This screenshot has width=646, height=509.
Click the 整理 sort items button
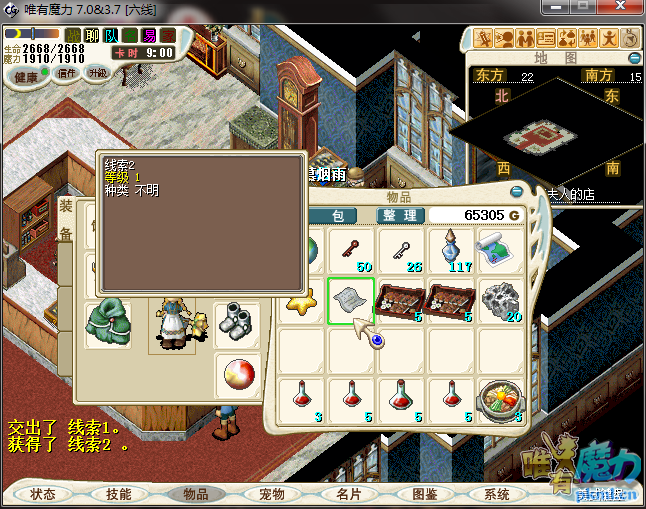[x=400, y=215]
